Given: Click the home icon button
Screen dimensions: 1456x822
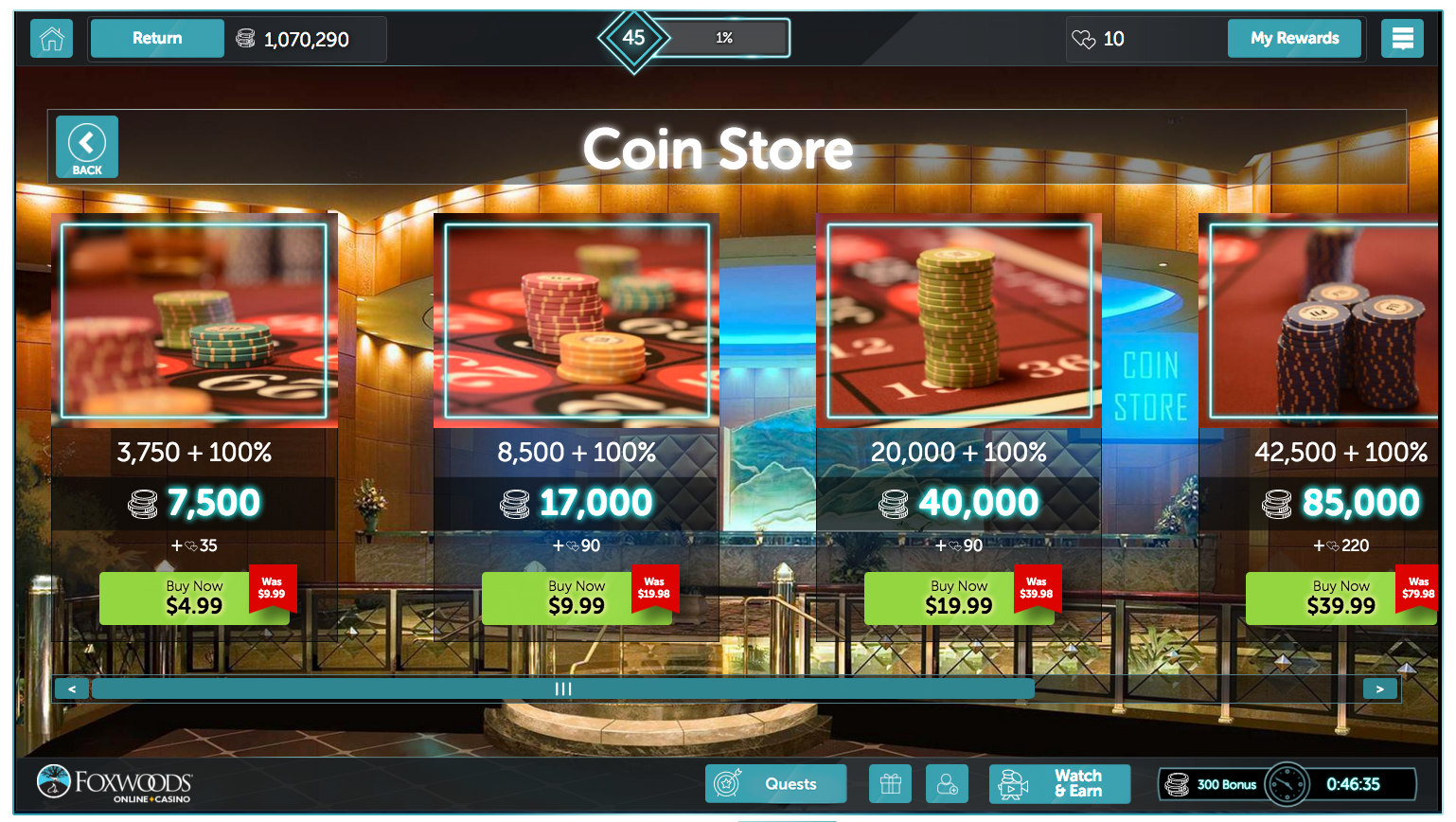Looking at the screenshot, I should tap(52, 39).
